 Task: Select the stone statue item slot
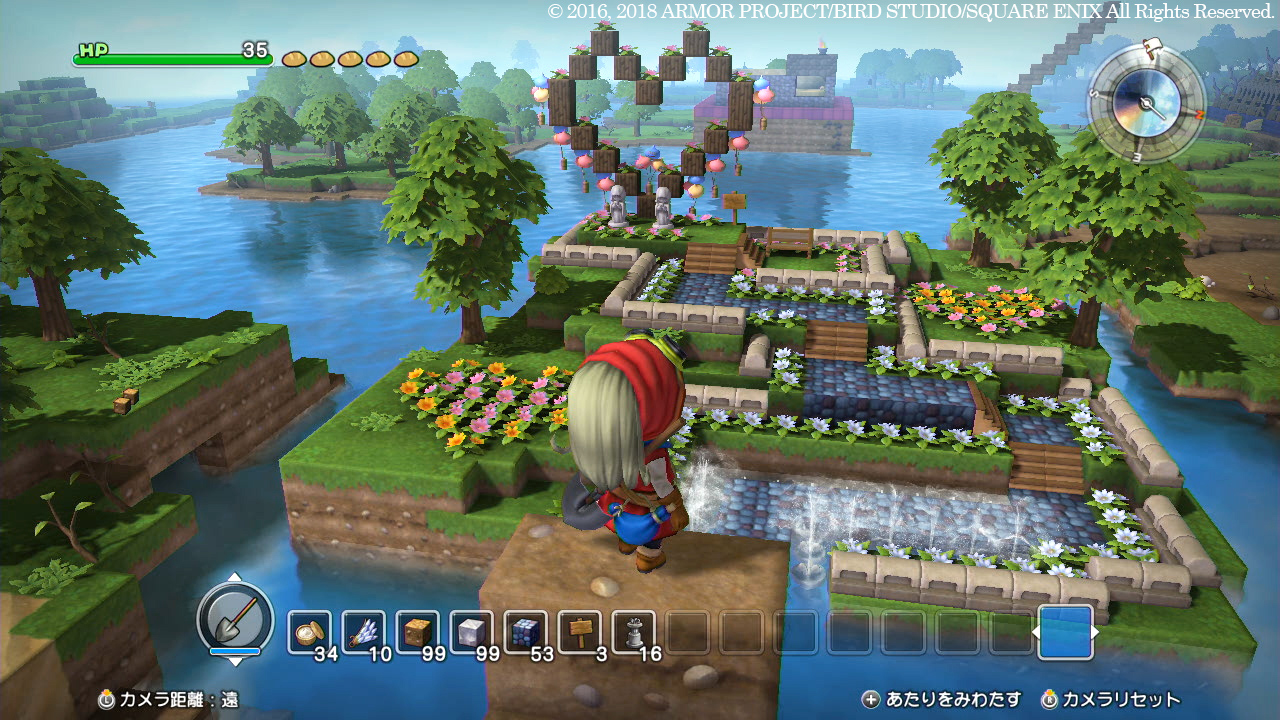(x=634, y=632)
